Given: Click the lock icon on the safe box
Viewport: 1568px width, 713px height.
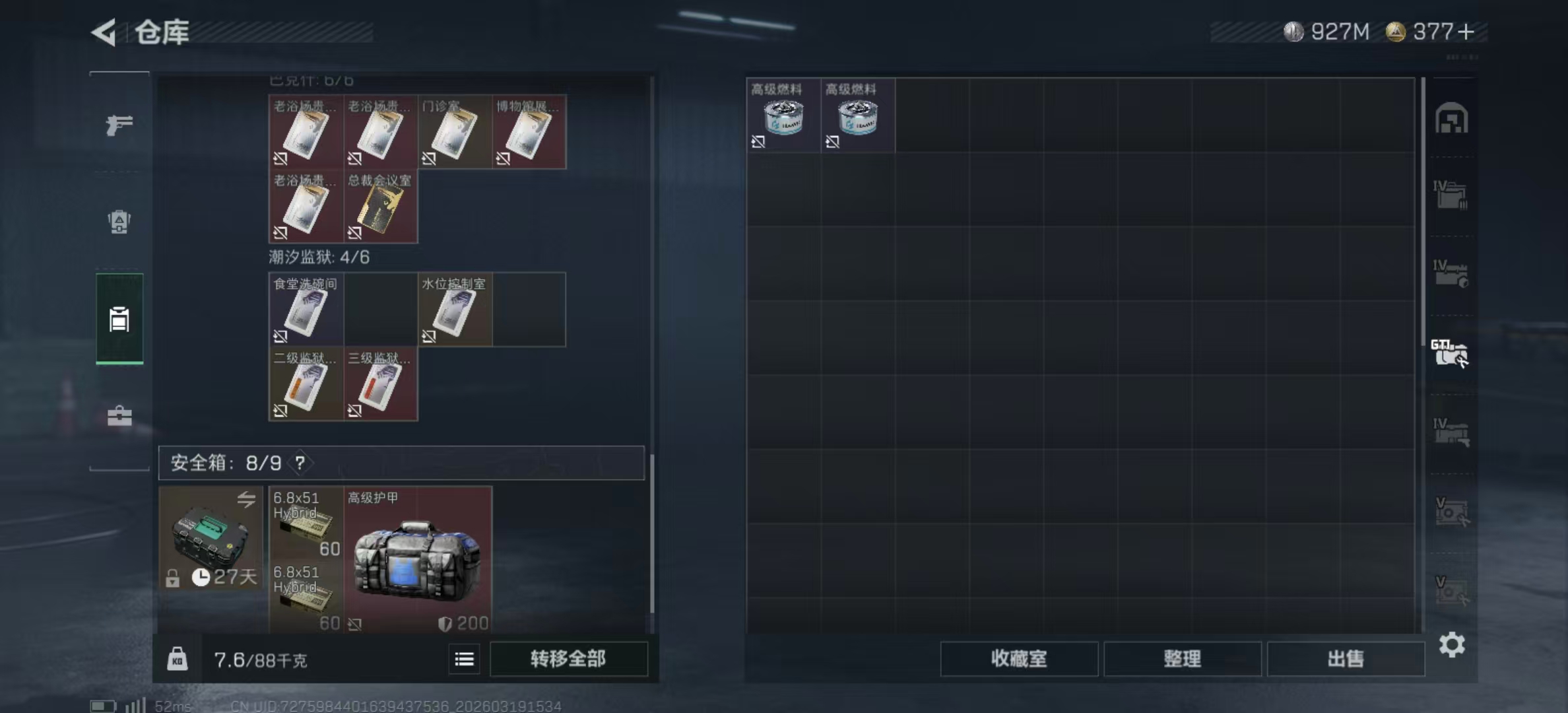Looking at the screenshot, I should (x=173, y=580).
